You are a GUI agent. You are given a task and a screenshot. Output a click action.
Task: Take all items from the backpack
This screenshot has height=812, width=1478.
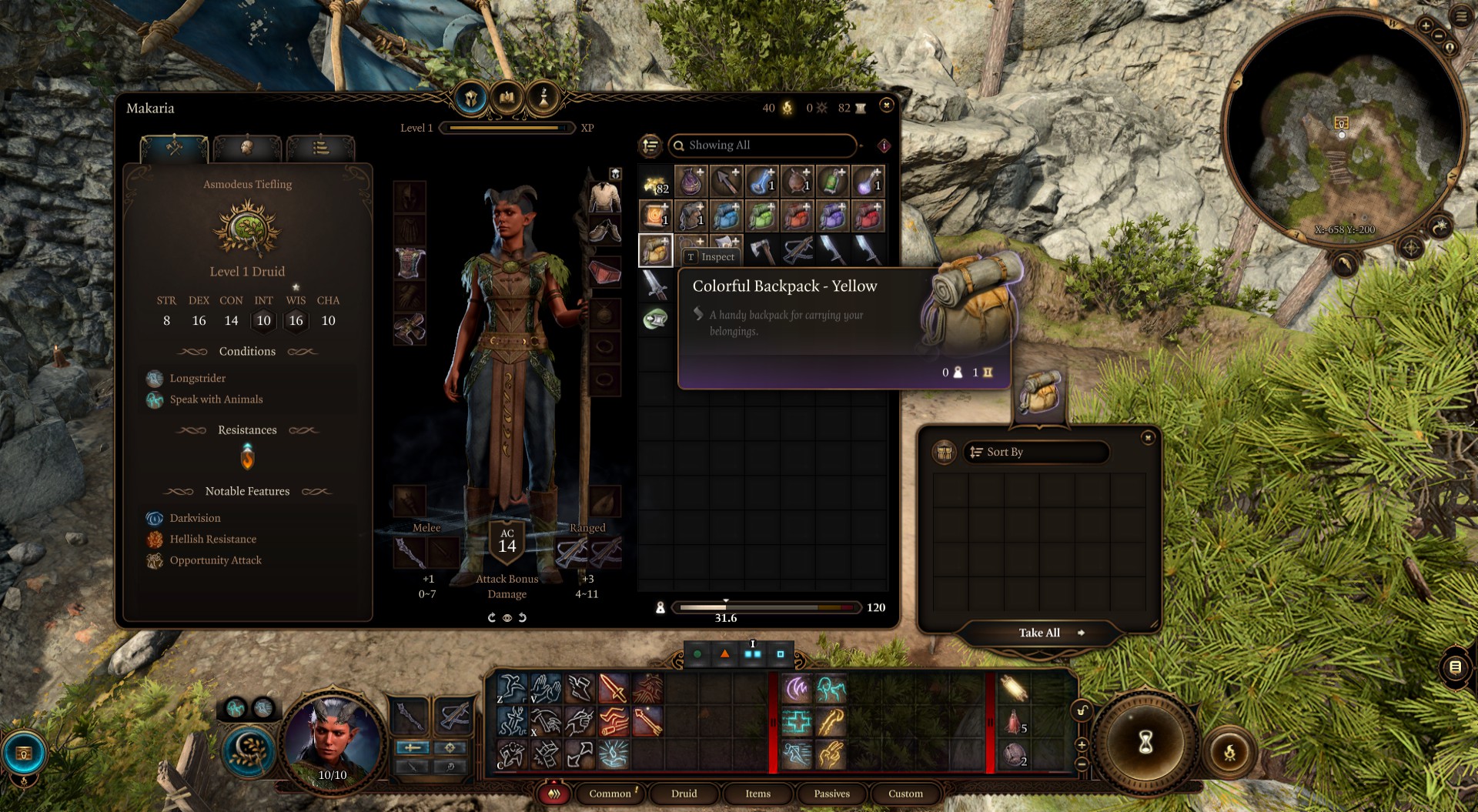(x=1040, y=633)
